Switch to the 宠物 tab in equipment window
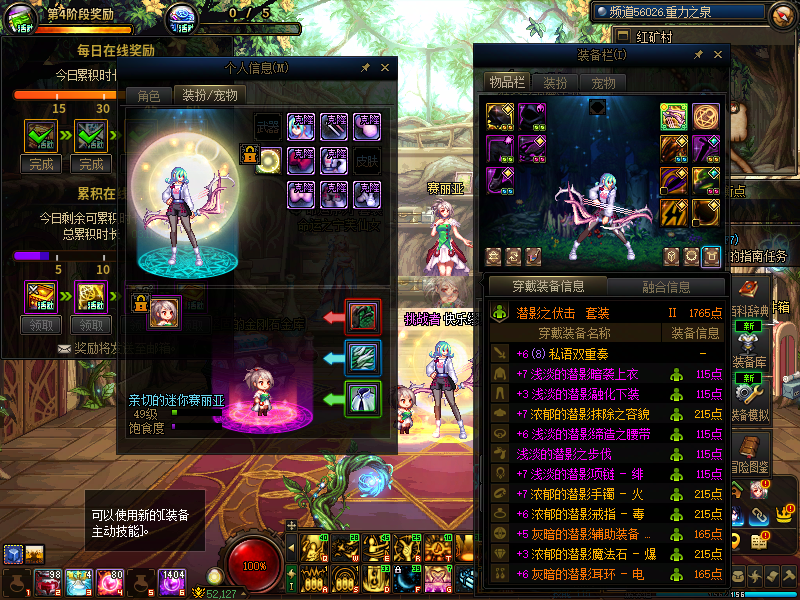 603,83
